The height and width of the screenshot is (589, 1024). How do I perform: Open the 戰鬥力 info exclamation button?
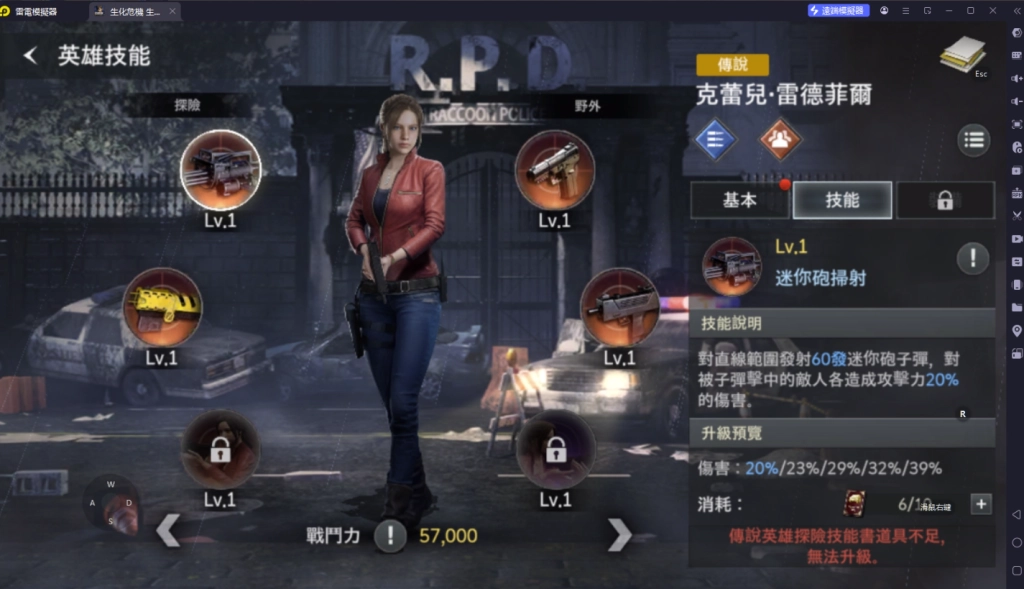390,536
